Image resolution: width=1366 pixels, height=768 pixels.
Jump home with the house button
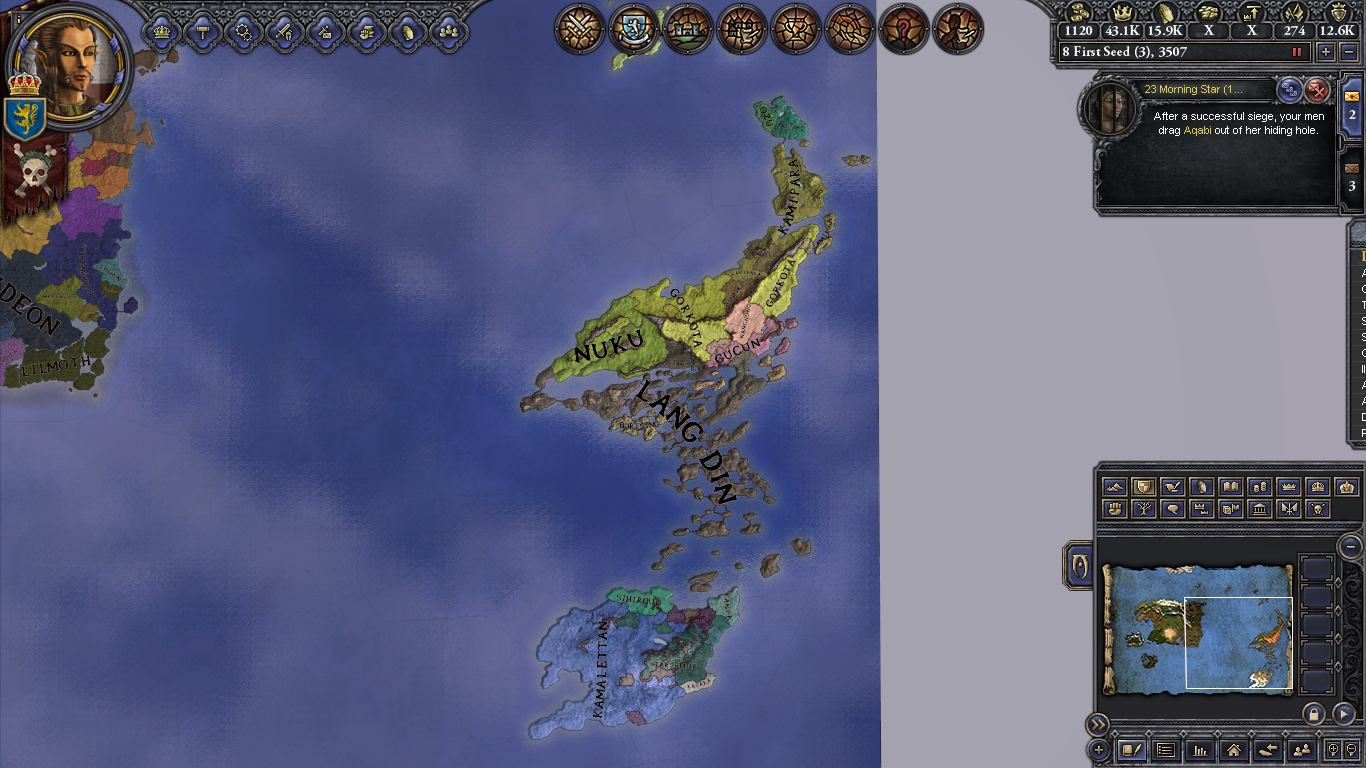click(x=1233, y=749)
